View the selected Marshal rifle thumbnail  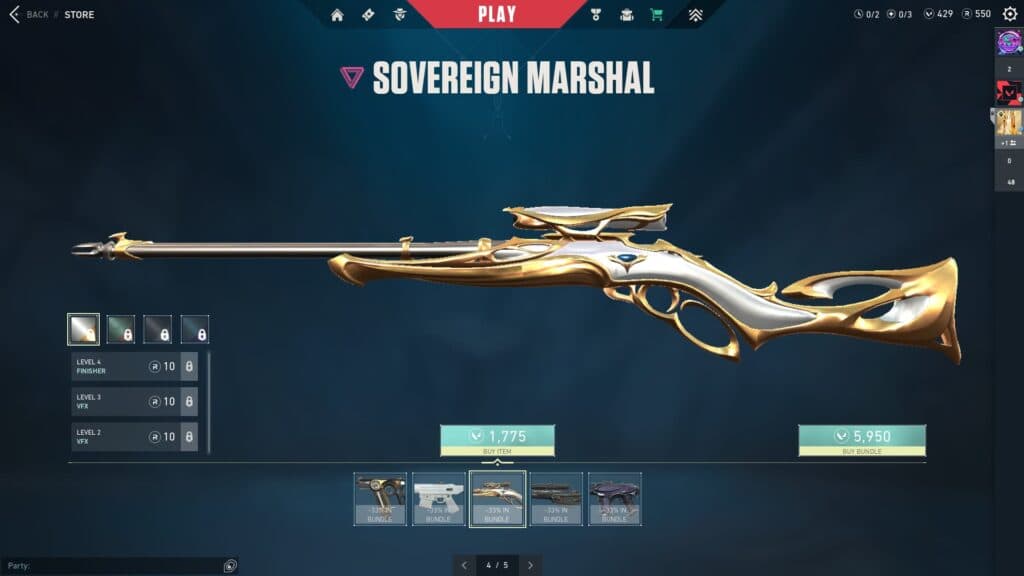[497, 498]
